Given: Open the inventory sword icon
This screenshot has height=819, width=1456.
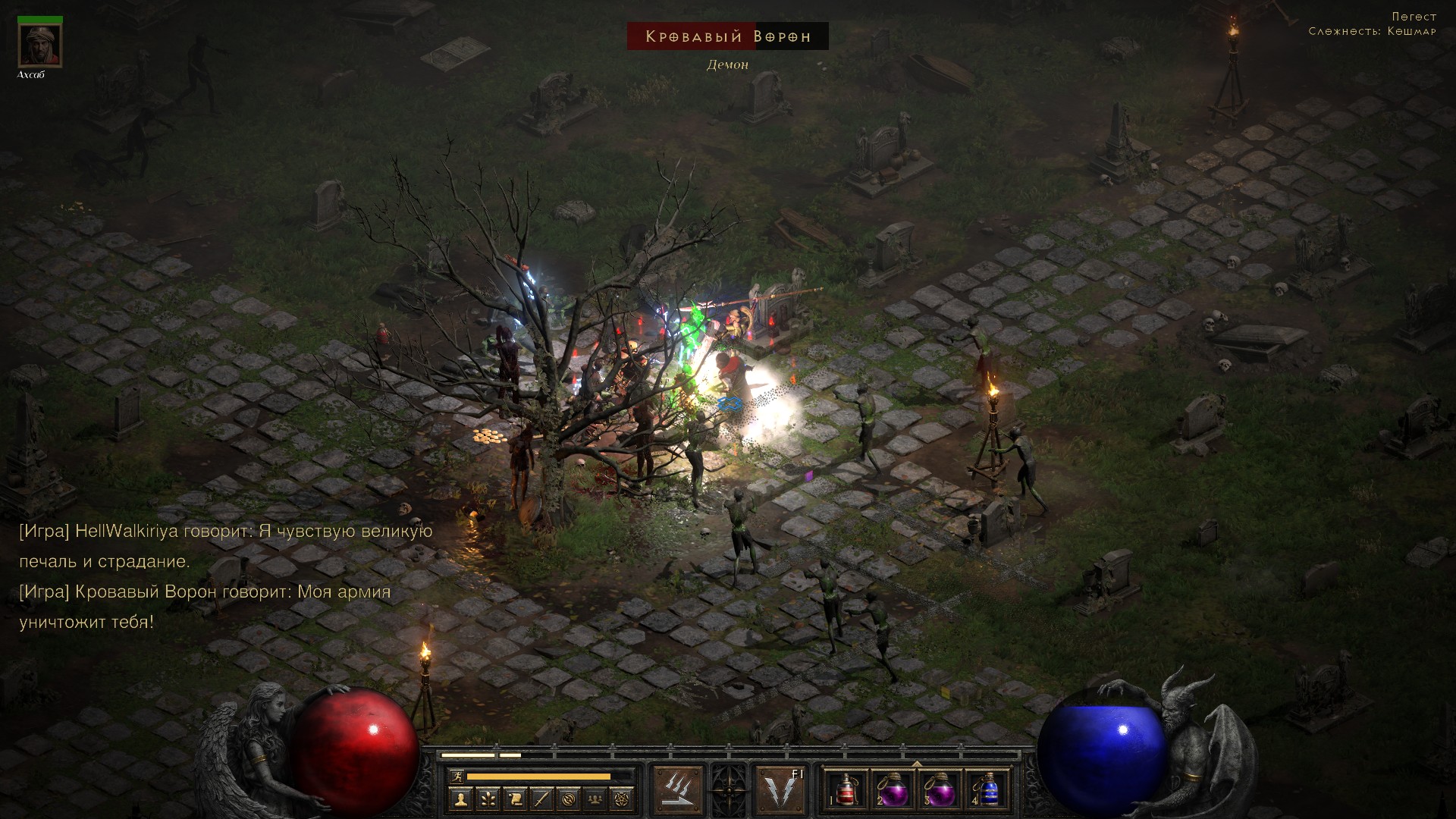Looking at the screenshot, I should click(541, 799).
